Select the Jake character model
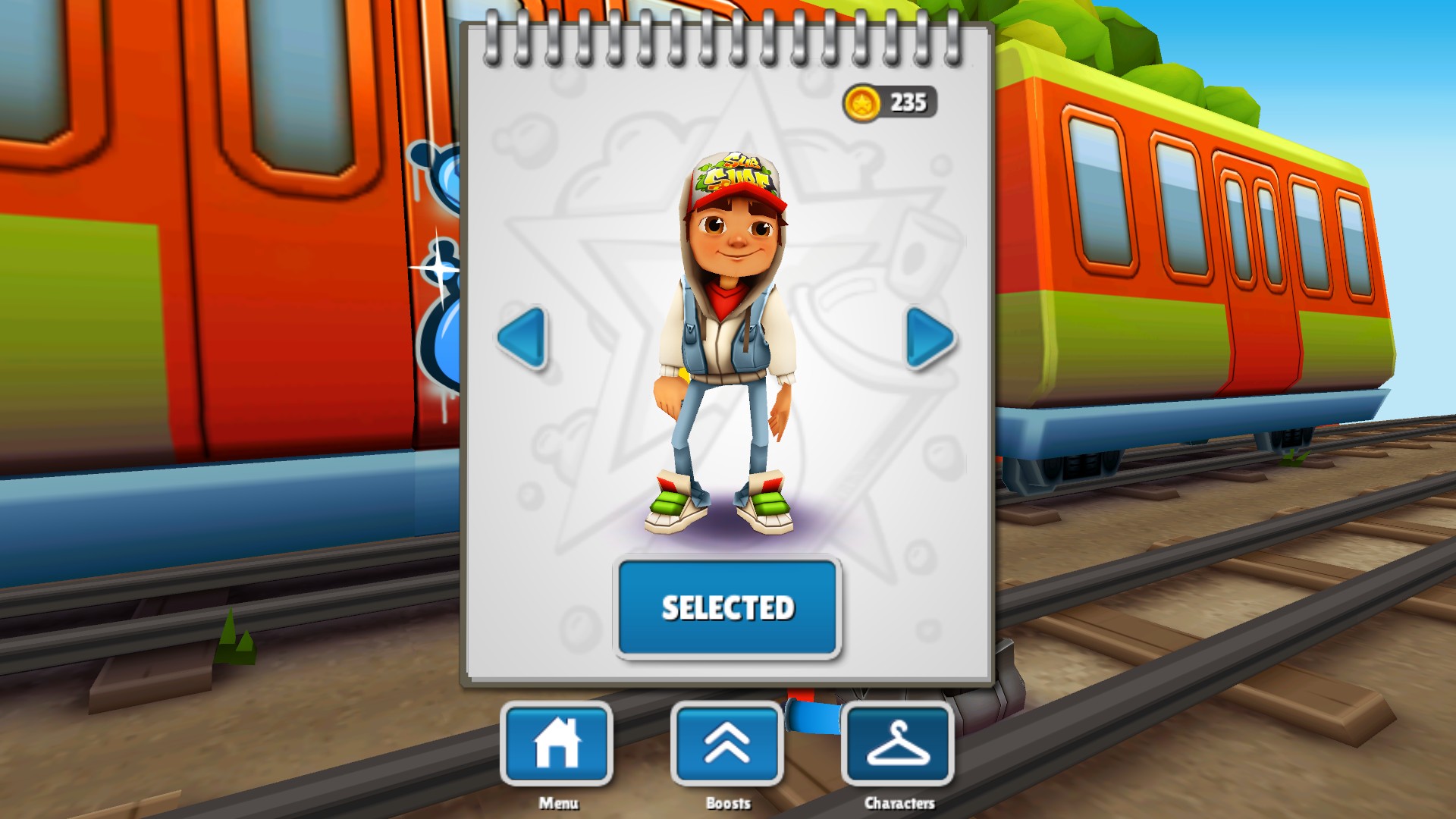The width and height of the screenshot is (1456, 819). (728, 341)
